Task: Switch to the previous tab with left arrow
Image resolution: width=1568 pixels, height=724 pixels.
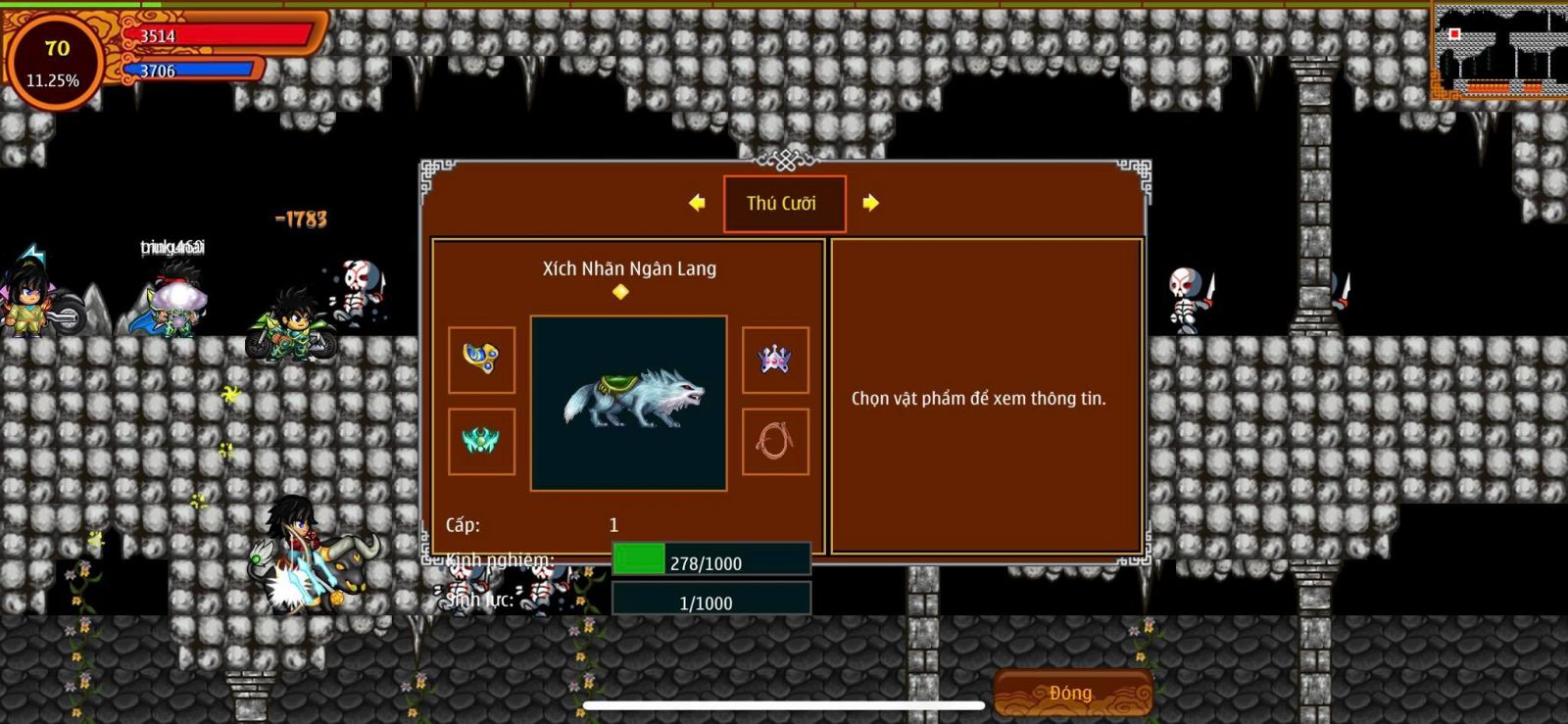Action: click(697, 203)
